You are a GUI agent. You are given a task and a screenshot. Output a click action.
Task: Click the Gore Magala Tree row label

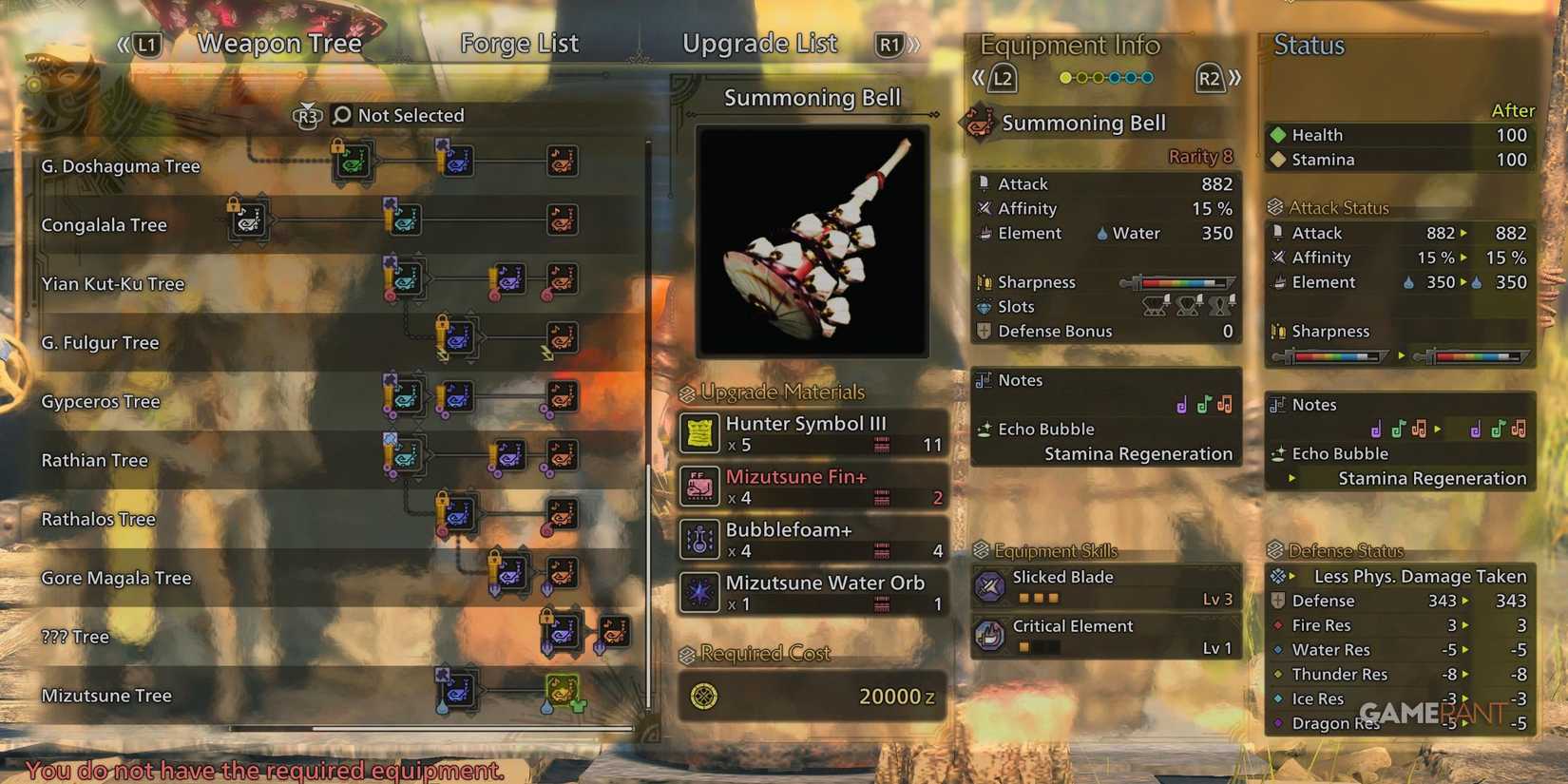(116, 578)
